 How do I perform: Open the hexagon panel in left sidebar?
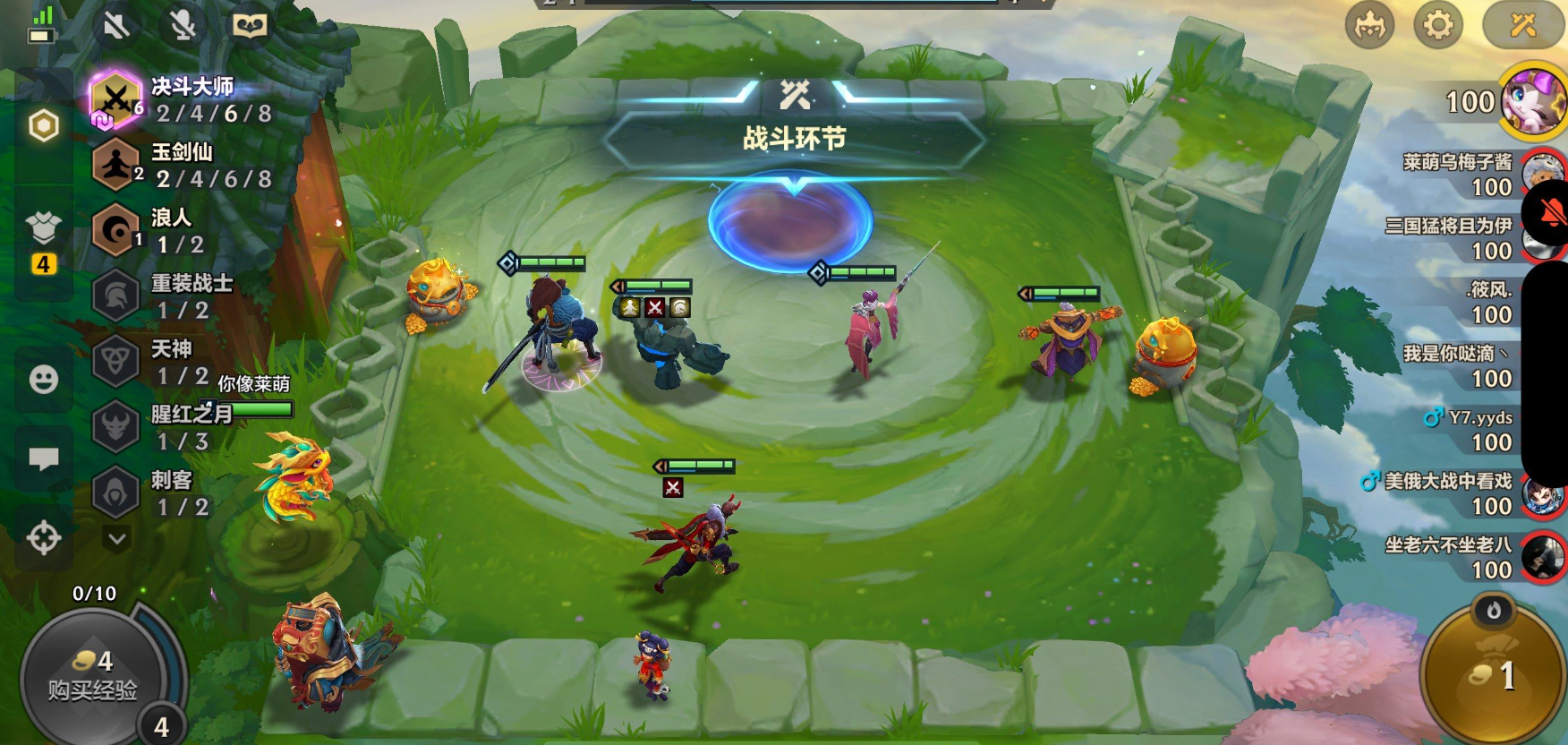click(x=44, y=126)
